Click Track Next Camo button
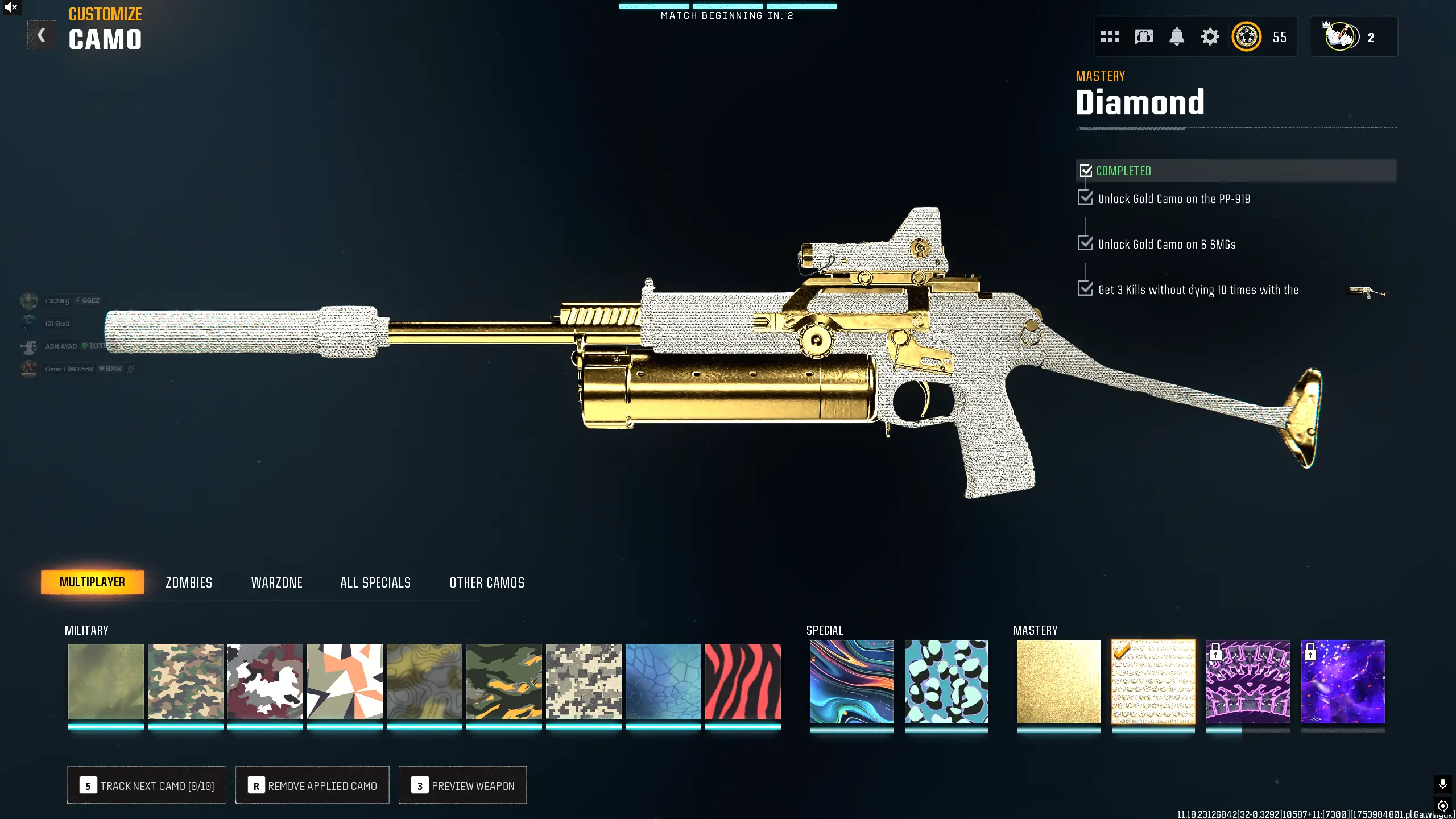Viewport: 1456px width, 819px height. pyautogui.click(x=146, y=785)
